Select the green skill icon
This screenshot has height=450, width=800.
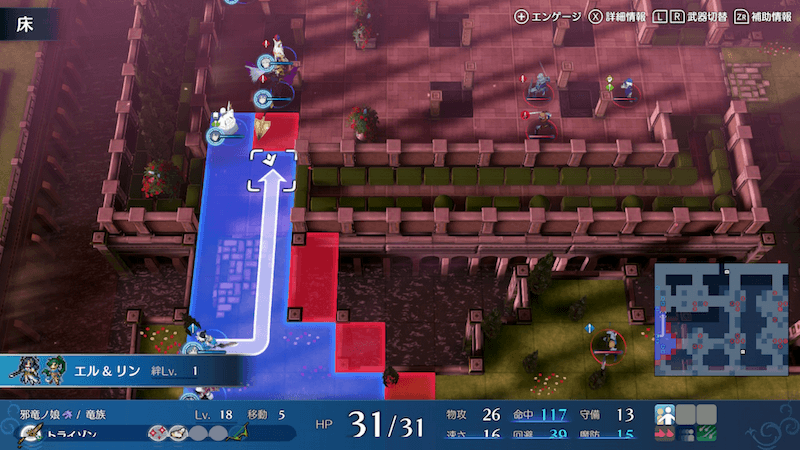click(707, 435)
